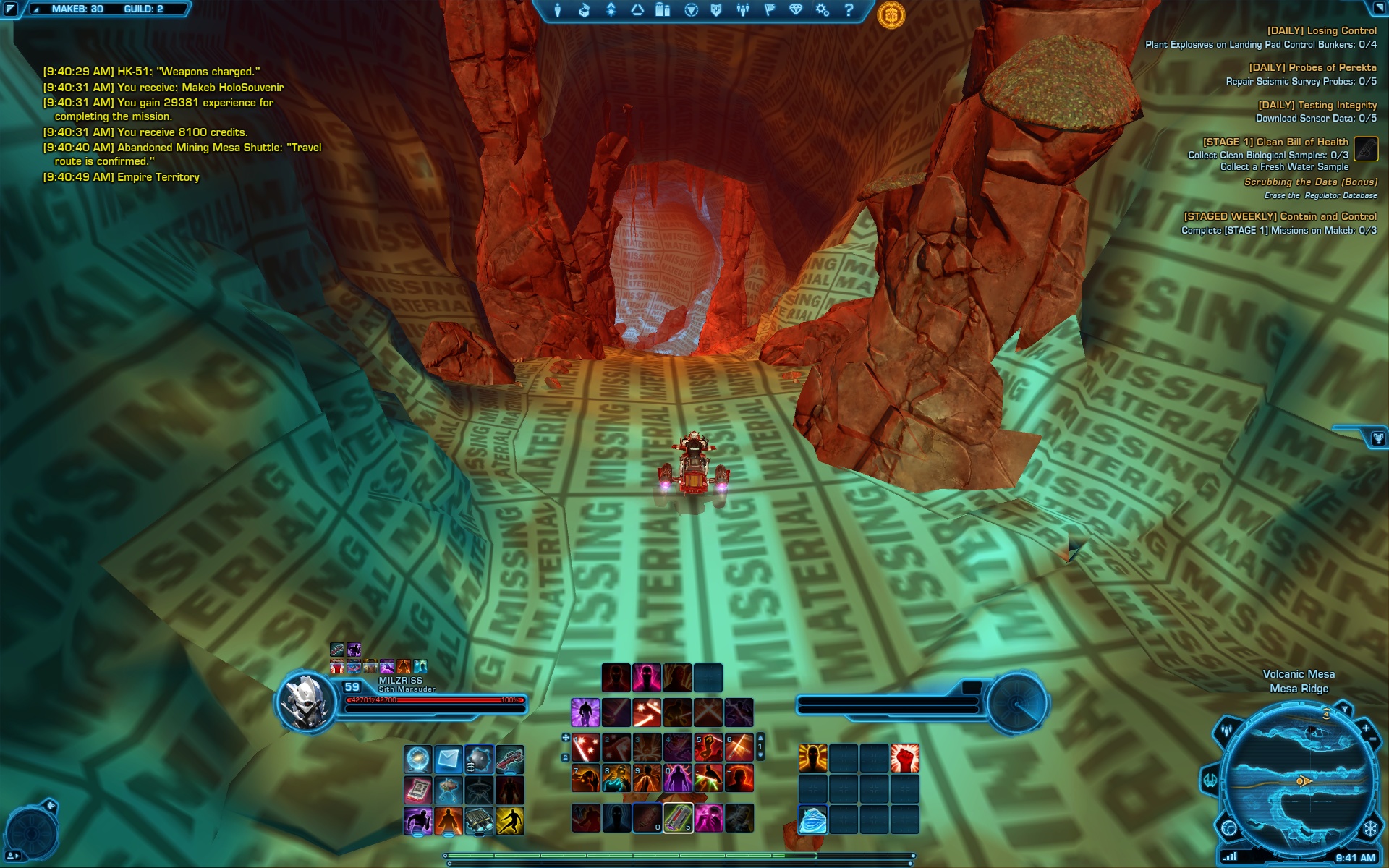Image resolution: width=1389 pixels, height=868 pixels.
Task: Activate Quick Travel from the quickbar
Action: click(x=418, y=759)
